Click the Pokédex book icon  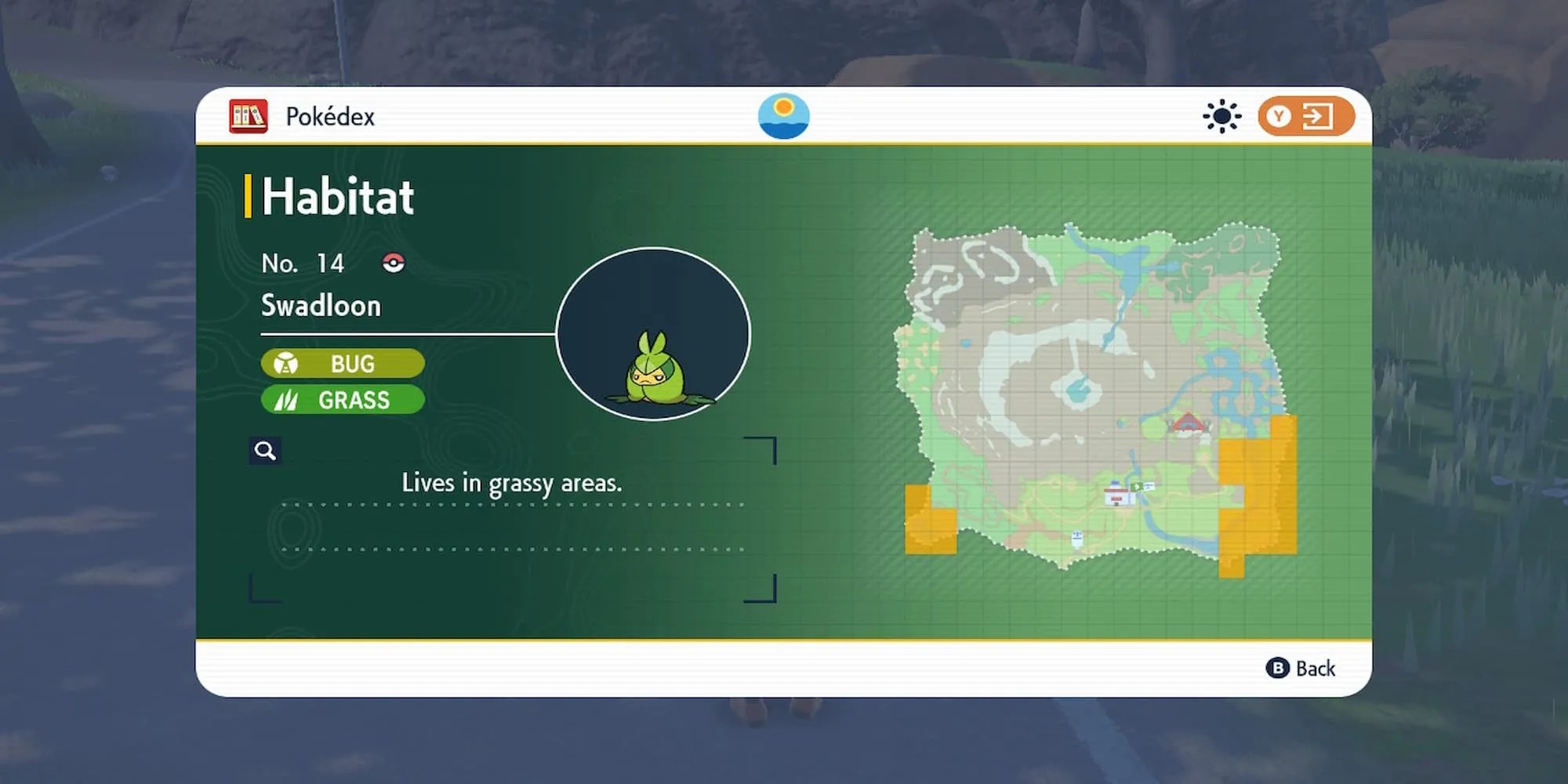pyautogui.click(x=246, y=115)
